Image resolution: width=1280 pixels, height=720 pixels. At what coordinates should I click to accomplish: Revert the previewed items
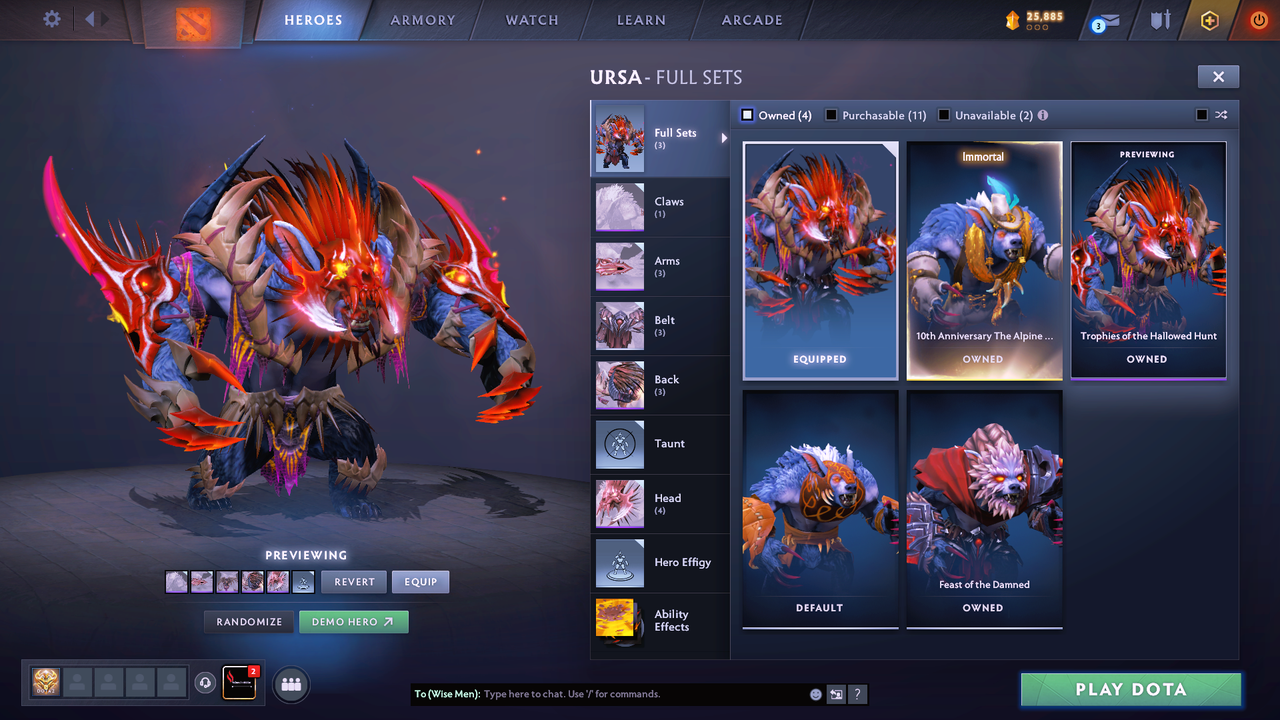point(354,582)
